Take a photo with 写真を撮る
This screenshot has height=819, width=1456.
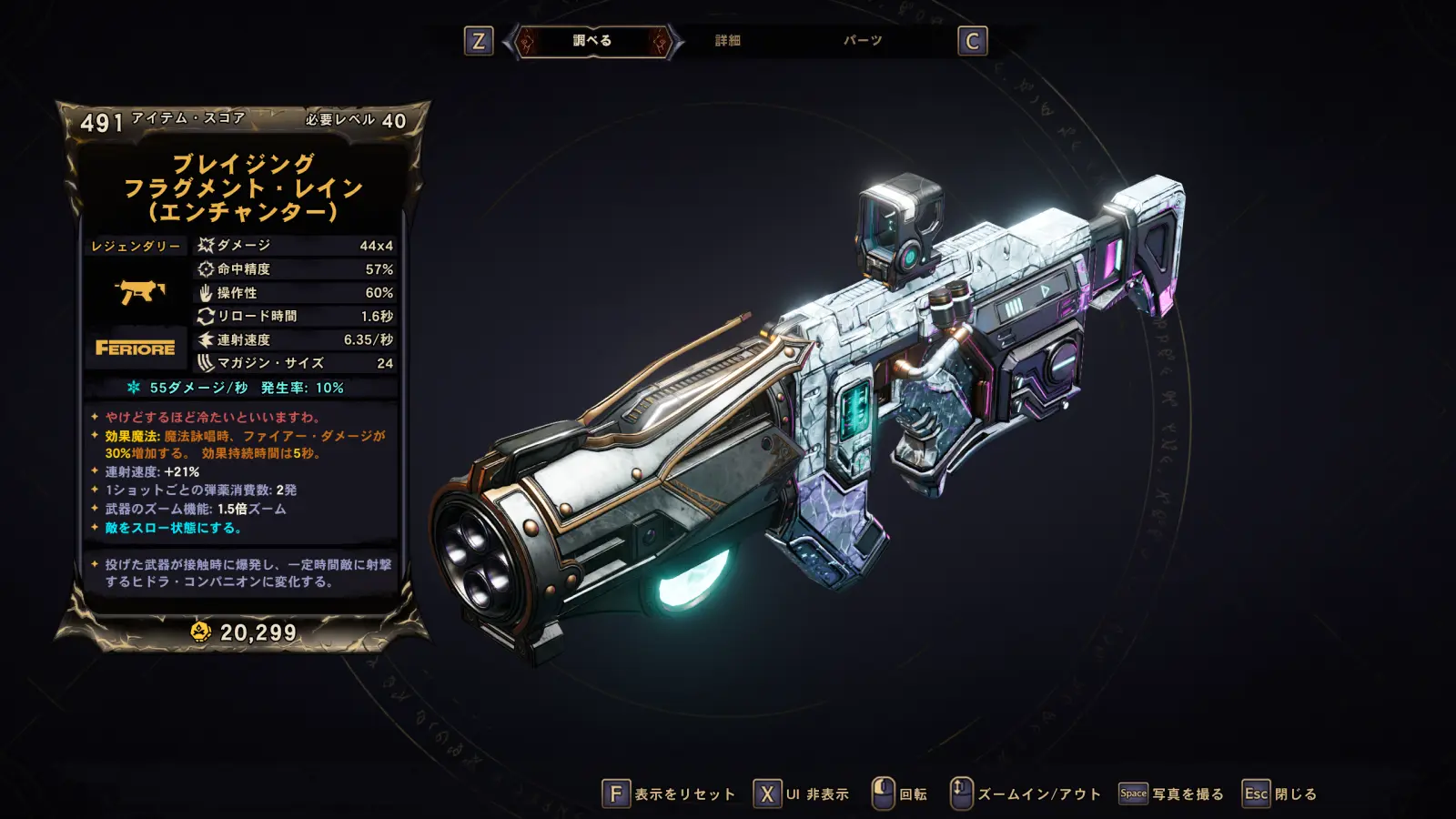point(1172,794)
